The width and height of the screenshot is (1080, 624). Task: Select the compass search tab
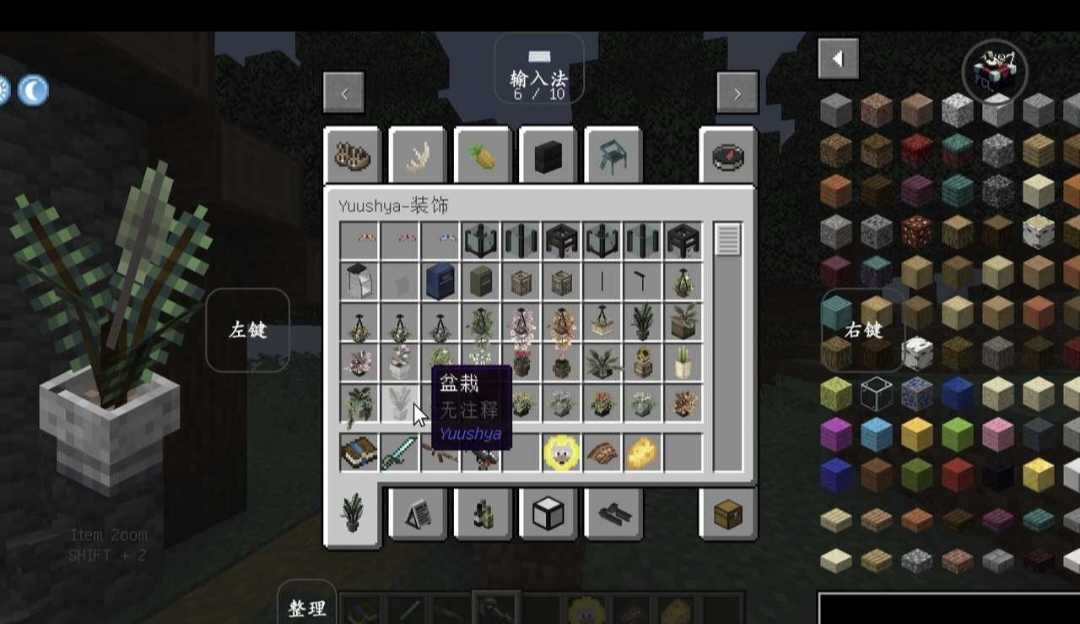pos(727,156)
